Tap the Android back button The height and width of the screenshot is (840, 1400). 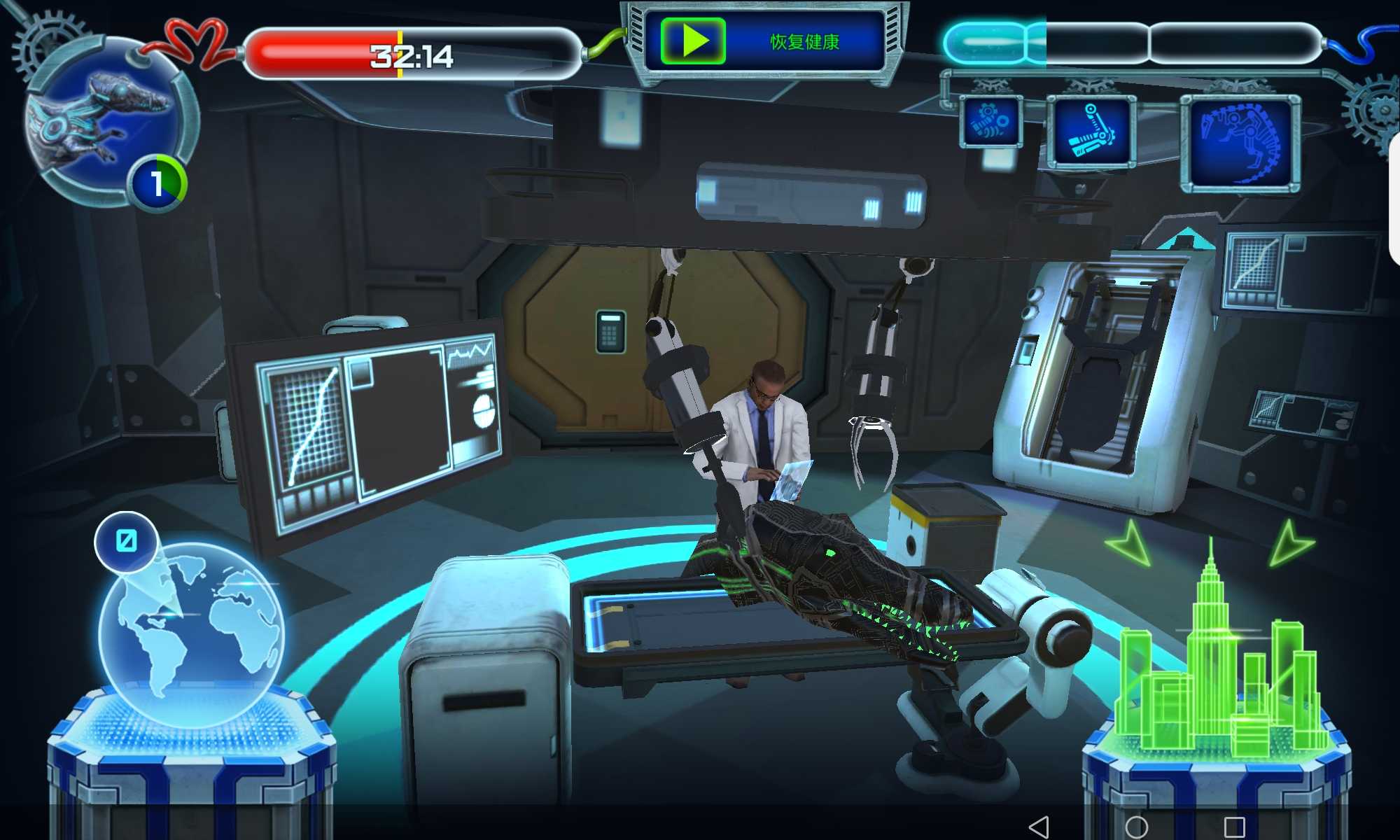point(1039,826)
